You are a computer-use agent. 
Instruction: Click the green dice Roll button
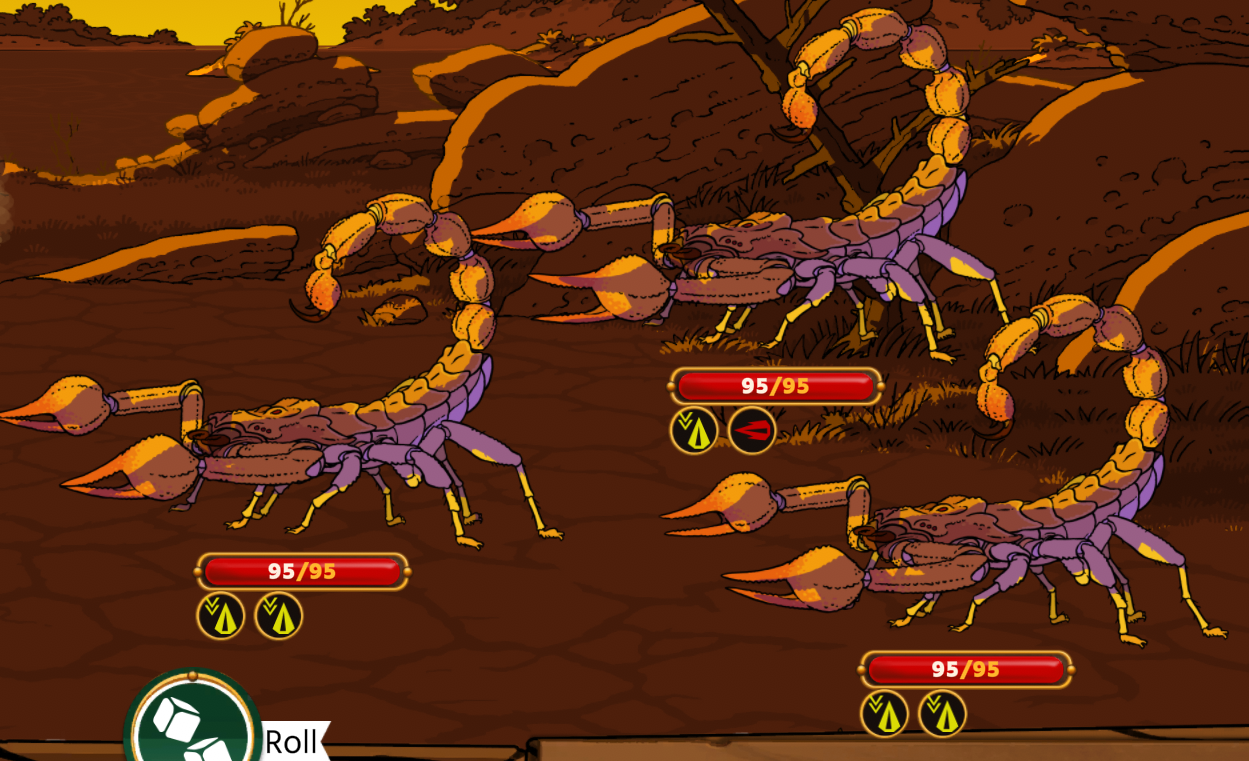193,723
